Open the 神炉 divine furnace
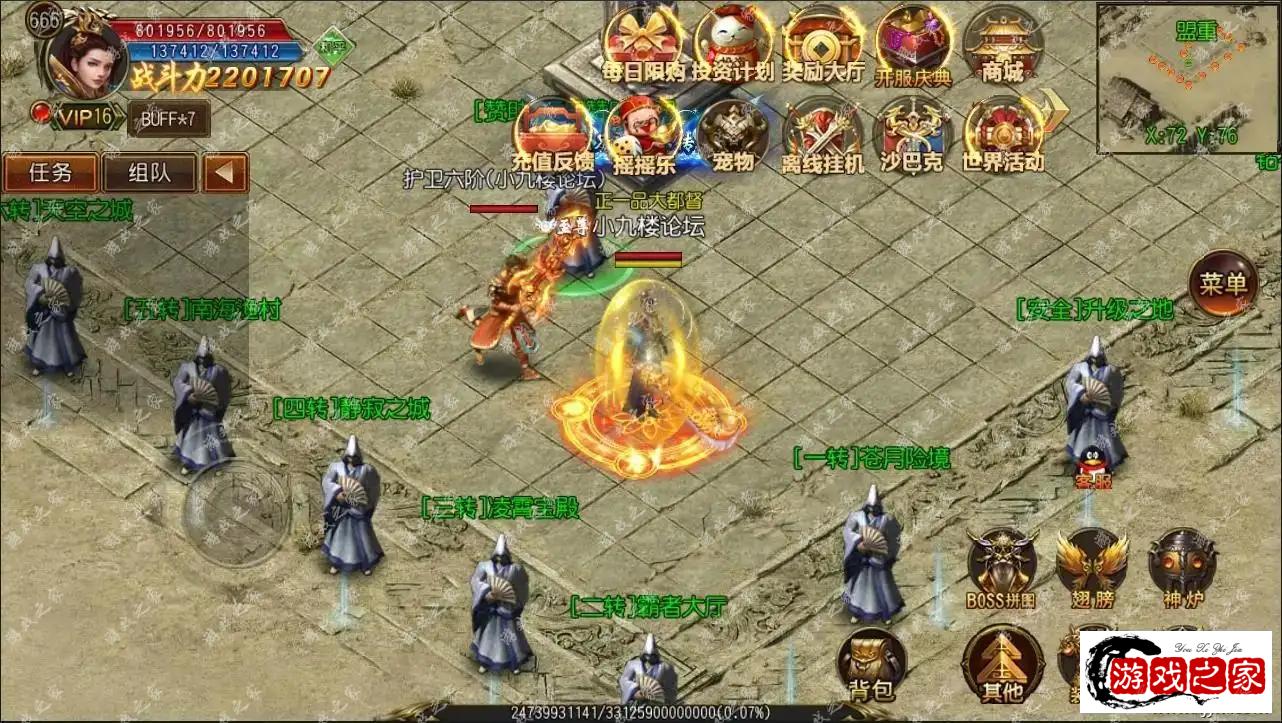 coord(1181,568)
